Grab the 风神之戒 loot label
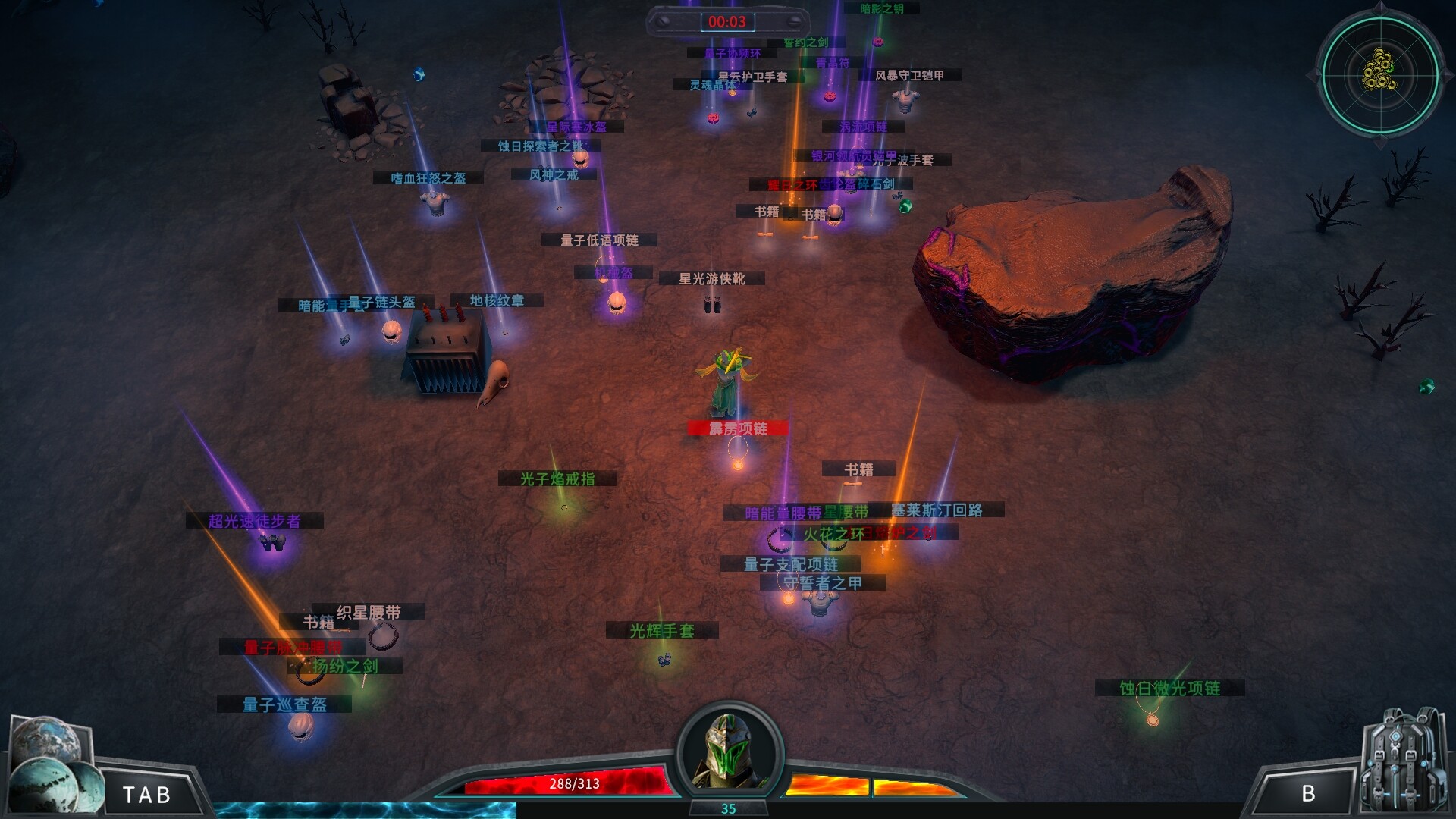Image resolution: width=1456 pixels, height=819 pixels. tap(554, 175)
